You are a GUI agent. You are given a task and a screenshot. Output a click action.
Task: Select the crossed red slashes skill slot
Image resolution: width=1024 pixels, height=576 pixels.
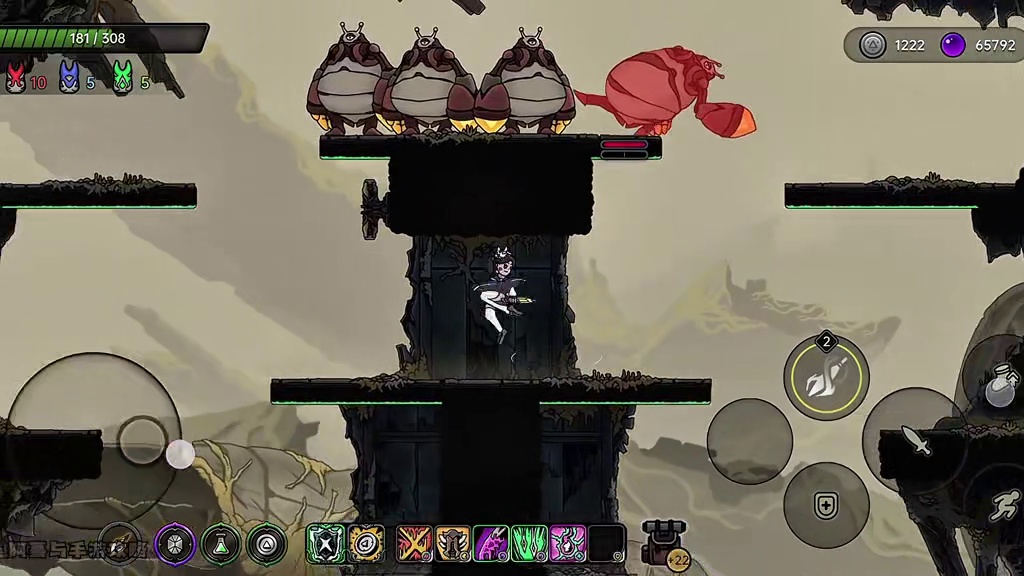click(414, 544)
